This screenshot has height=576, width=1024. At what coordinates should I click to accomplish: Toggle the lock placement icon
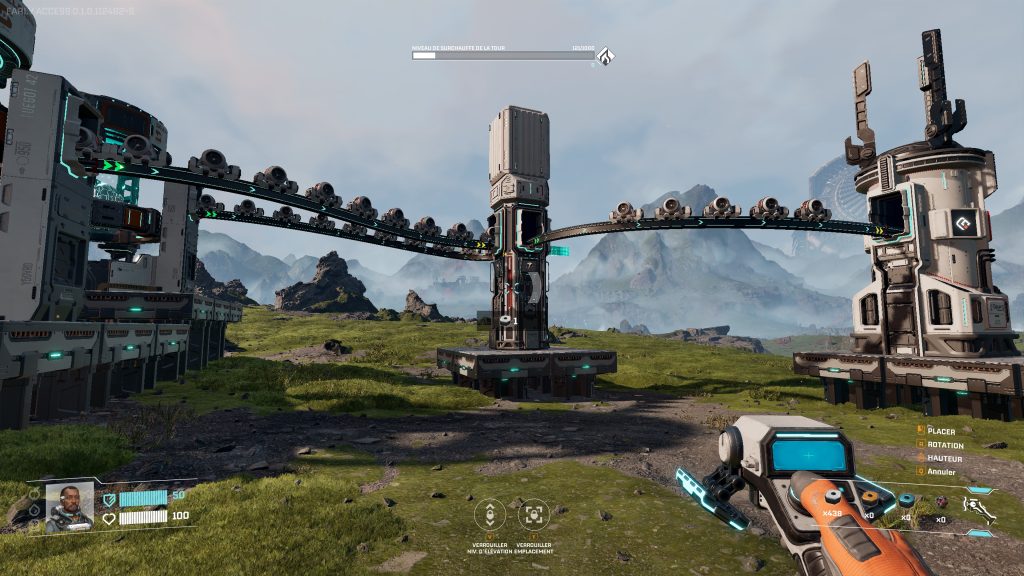[x=534, y=514]
